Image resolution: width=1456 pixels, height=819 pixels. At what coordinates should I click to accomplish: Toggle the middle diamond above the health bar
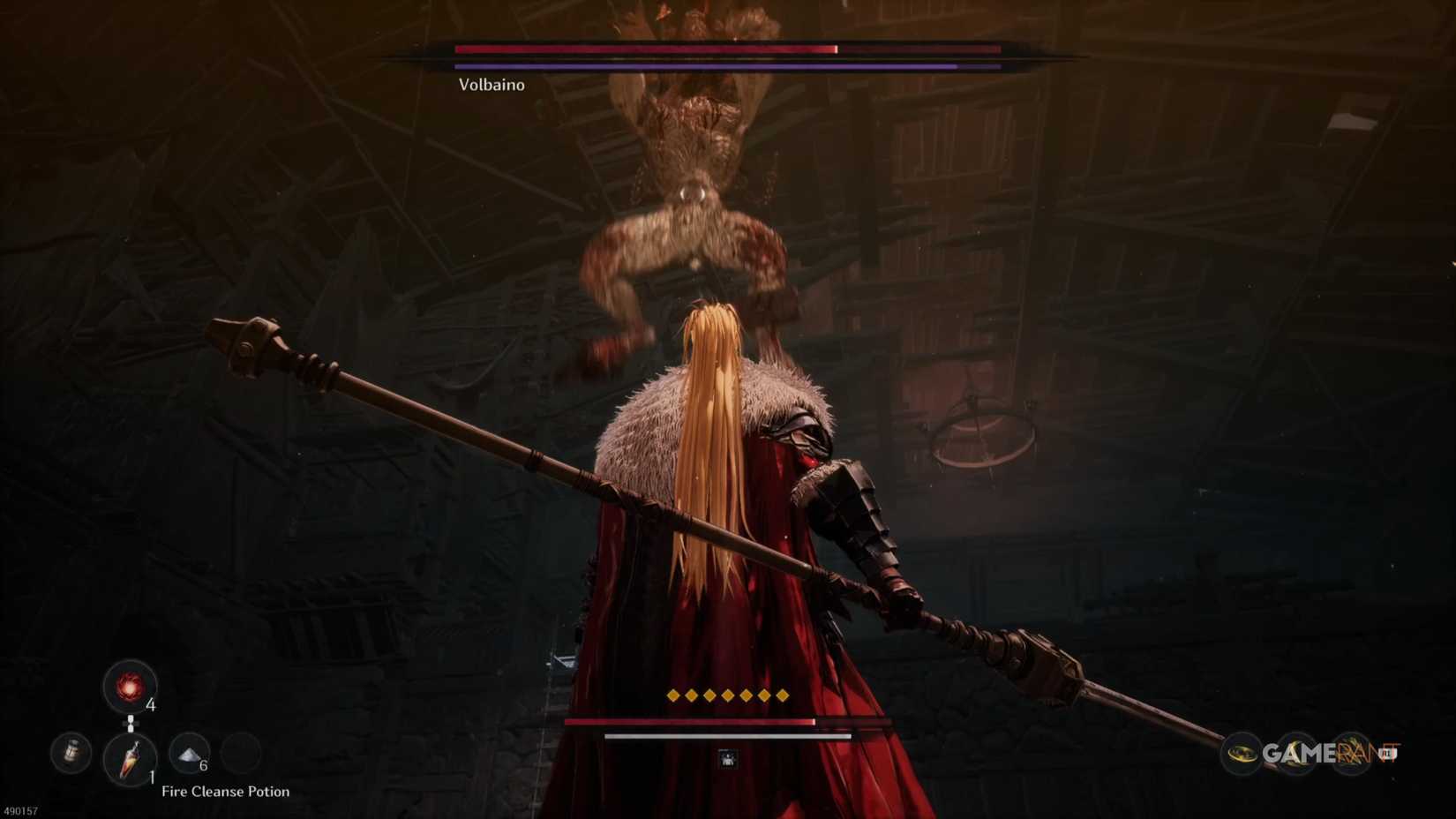730,695
